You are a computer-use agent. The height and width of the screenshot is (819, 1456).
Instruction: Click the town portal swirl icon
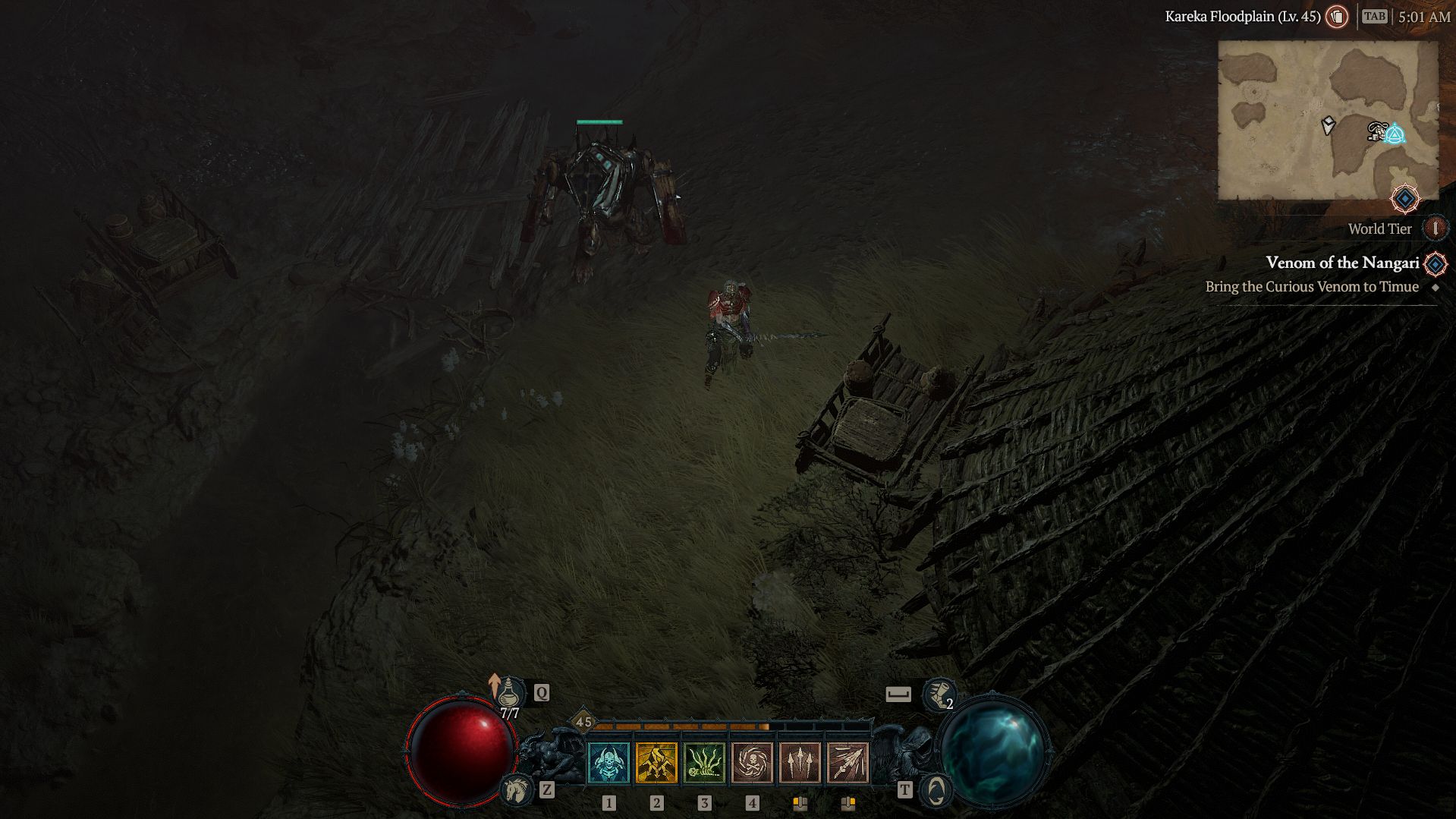click(x=936, y=790)
